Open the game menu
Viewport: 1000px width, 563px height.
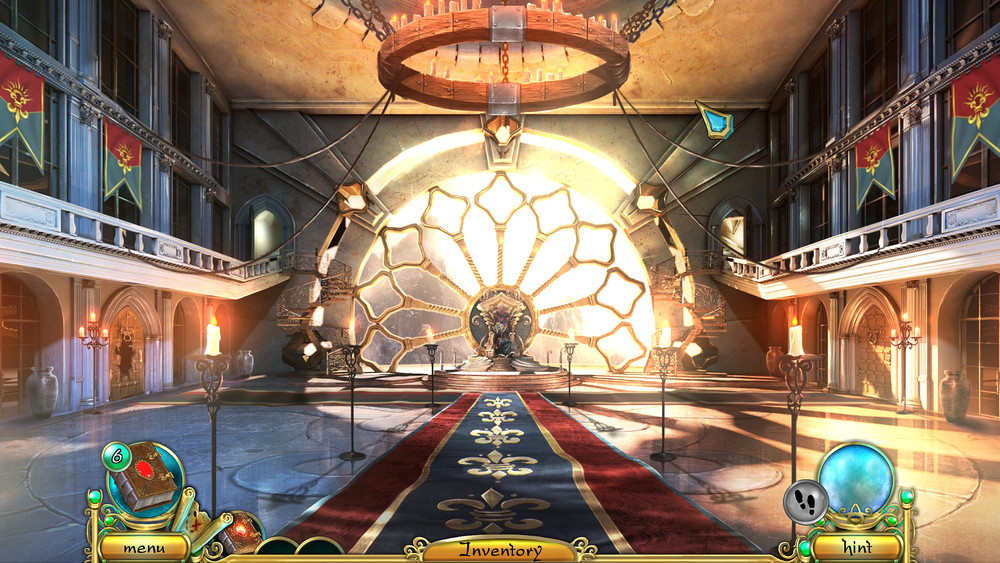(143, 548)
